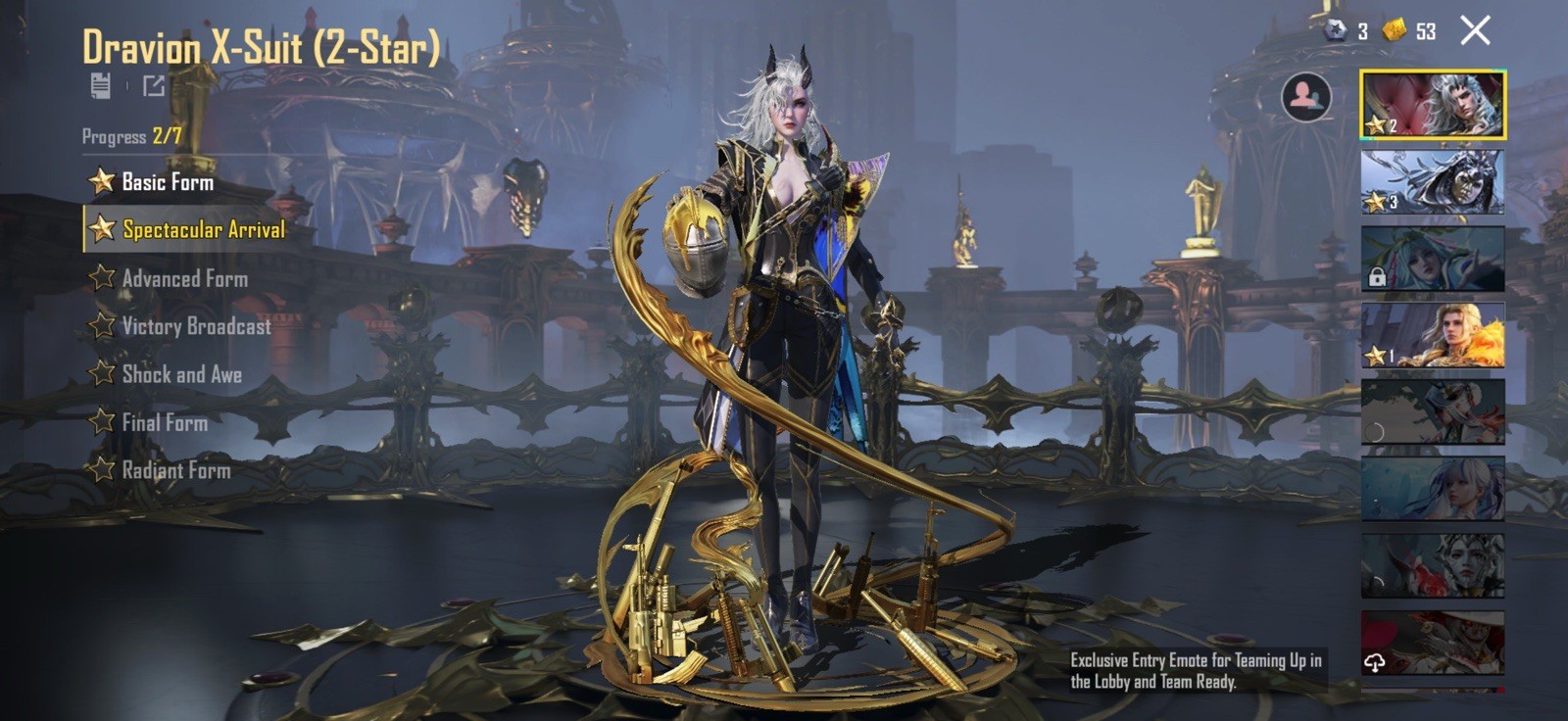Pick the 1-star golden flame suit thumbnail

coord(1433,335)
